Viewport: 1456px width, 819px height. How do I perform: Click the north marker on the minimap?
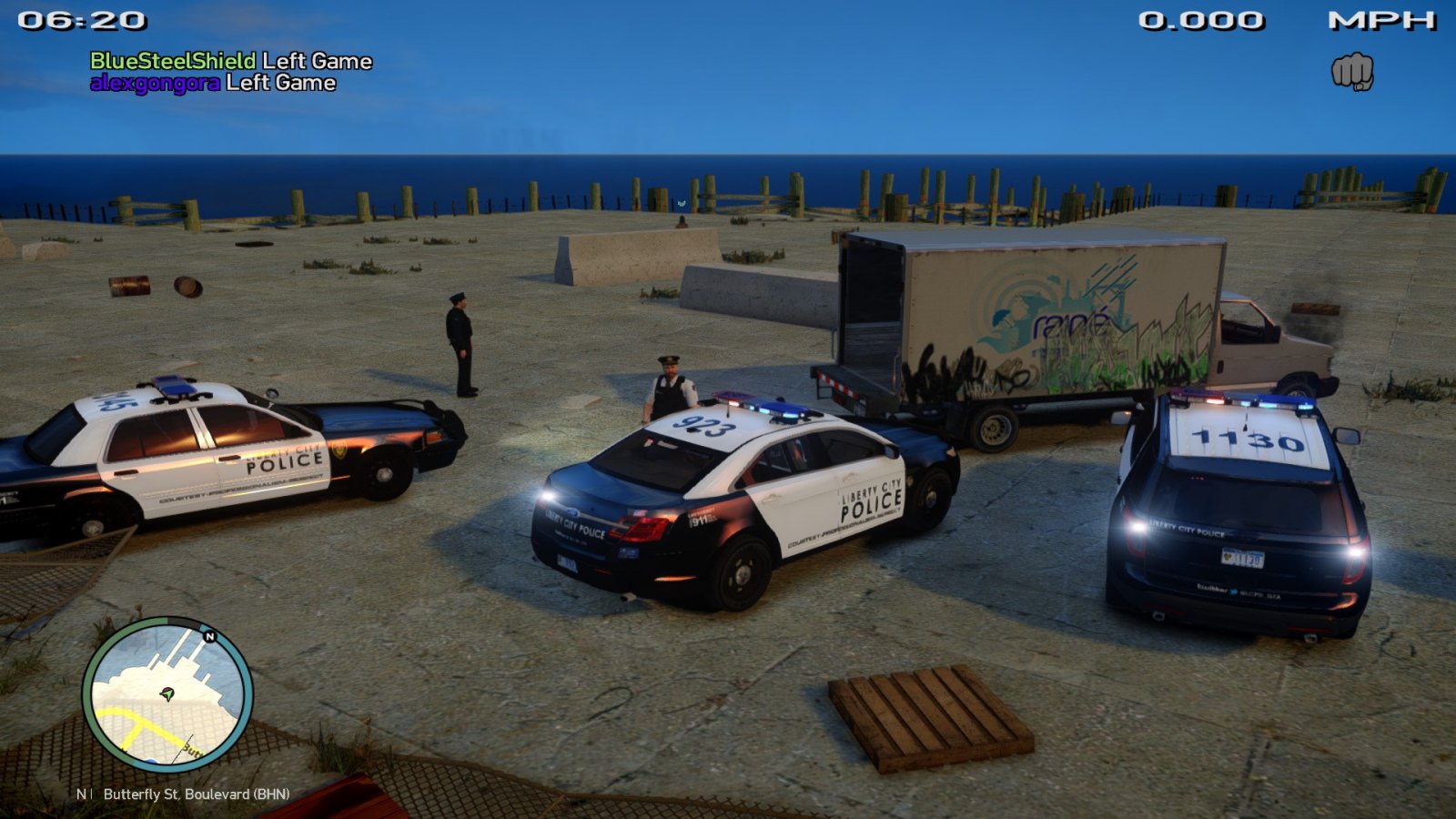[x=210, y=636]
